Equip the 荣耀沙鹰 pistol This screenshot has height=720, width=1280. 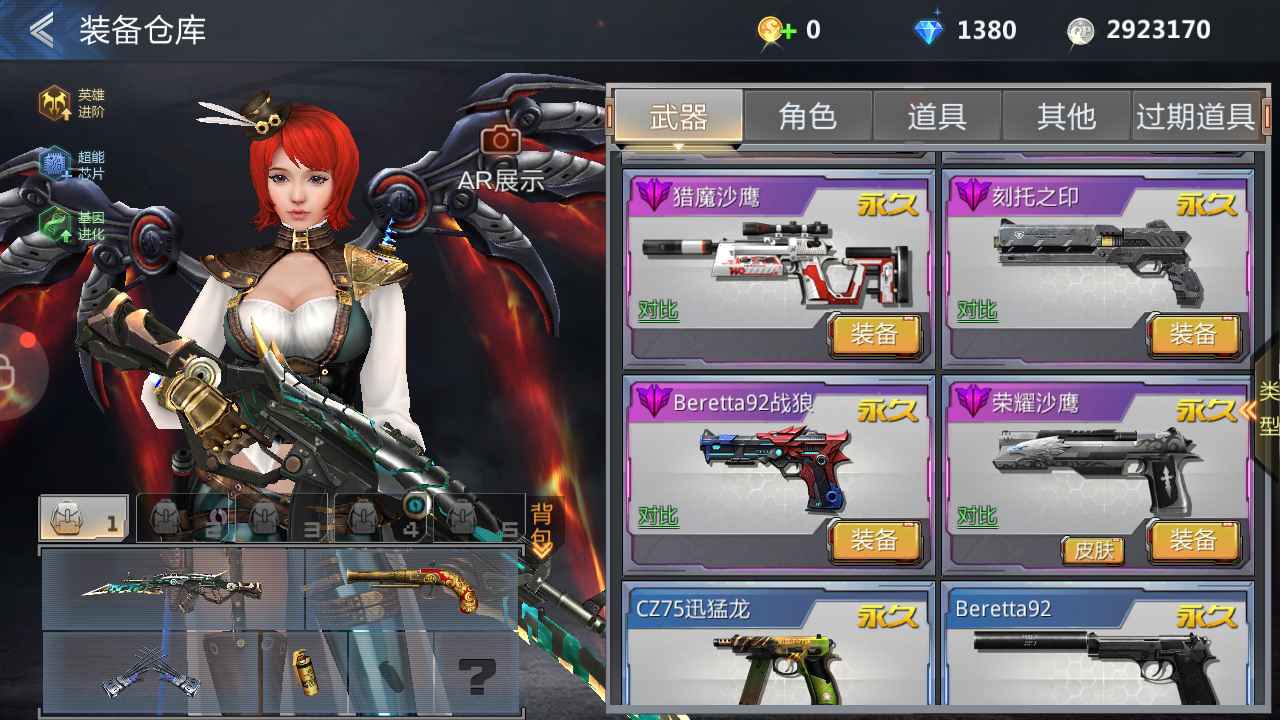point(1193,541)
